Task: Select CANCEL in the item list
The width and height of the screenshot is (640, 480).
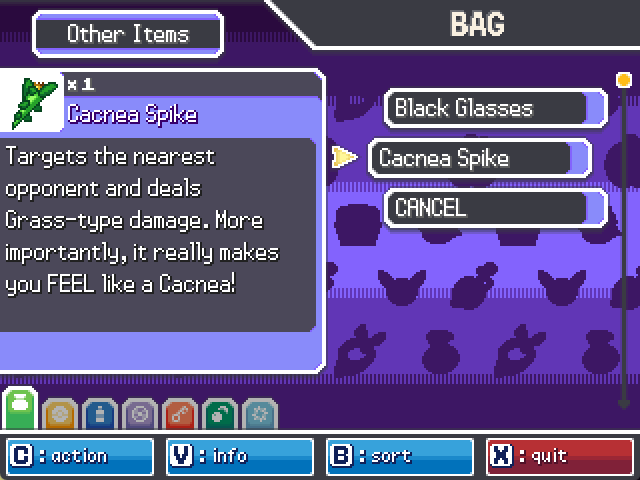Action: pyautogui.click(x=495, y=208)
